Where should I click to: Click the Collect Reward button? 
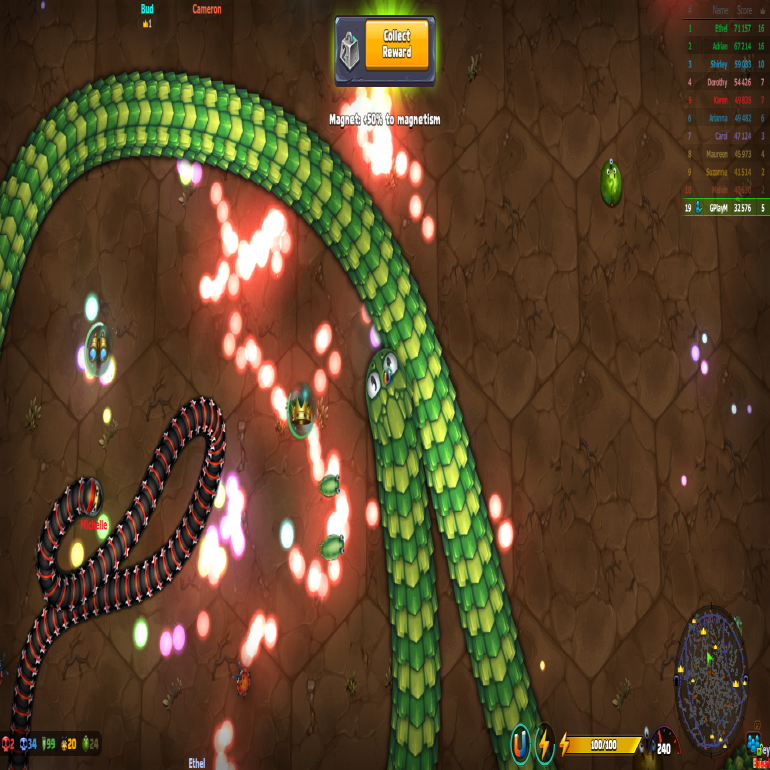coord(397,45)
